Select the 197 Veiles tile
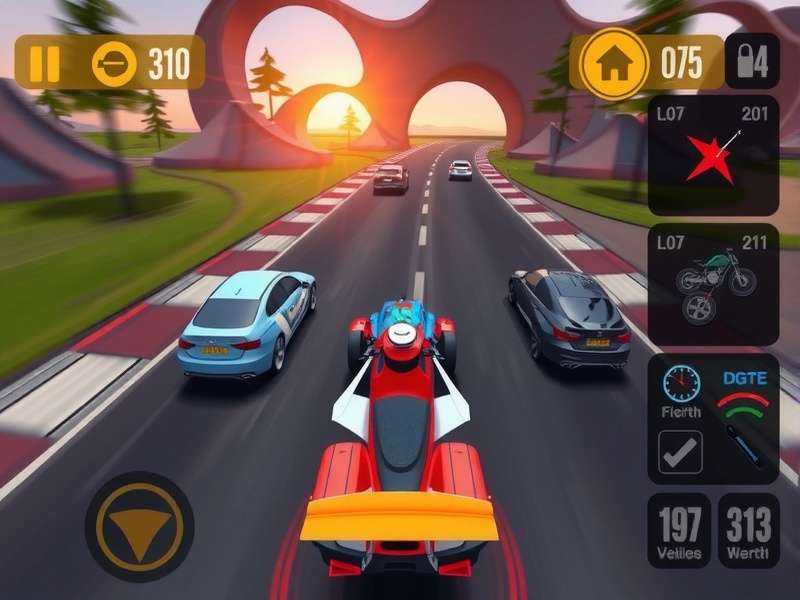800x600 pixels. pos(679,530)
